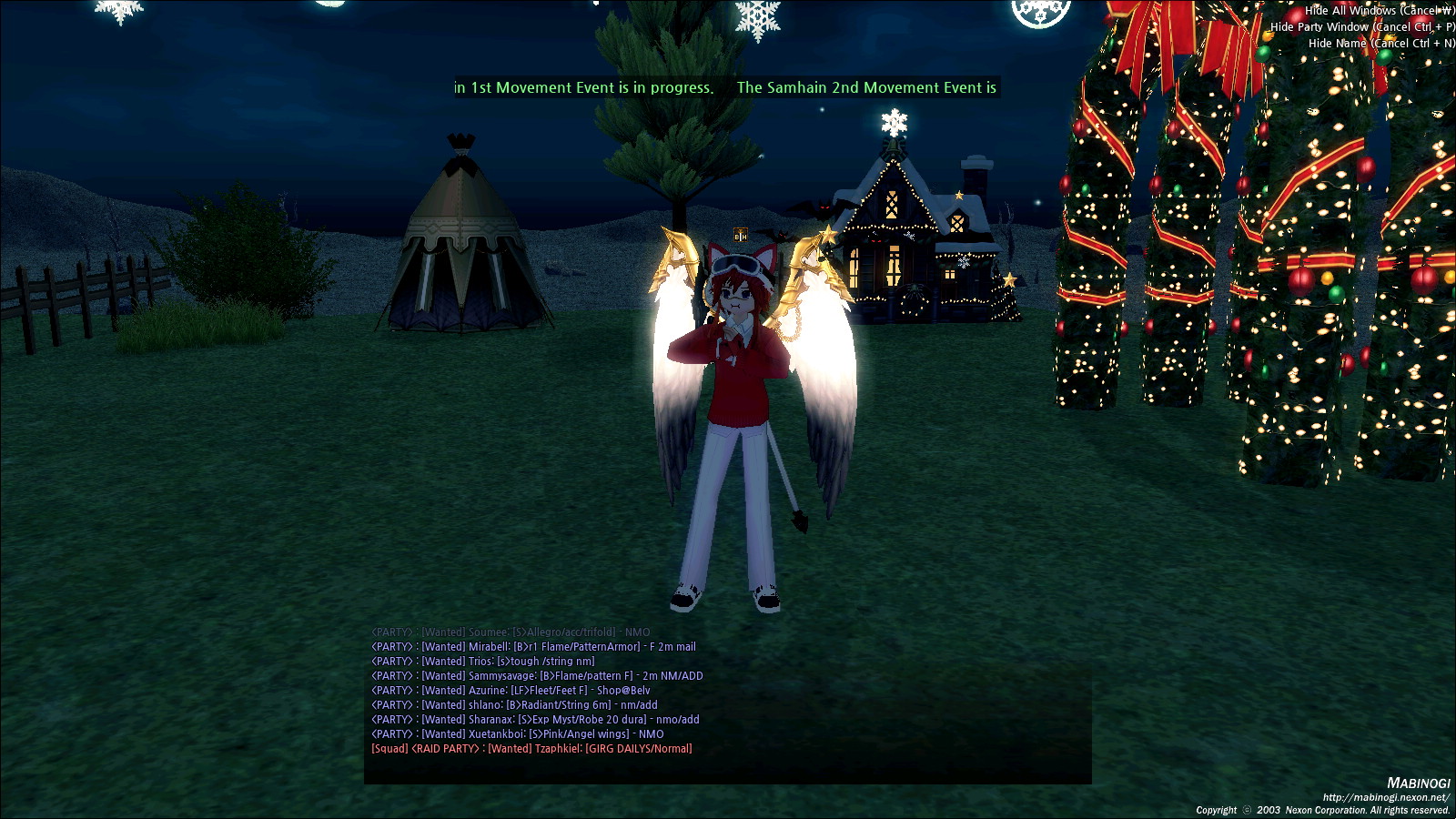This screenshot has height=819, width=1456.
Task: Open Soumee's Allegro party ad in chat
Action: pyautogui.click(x=511, y=632)
